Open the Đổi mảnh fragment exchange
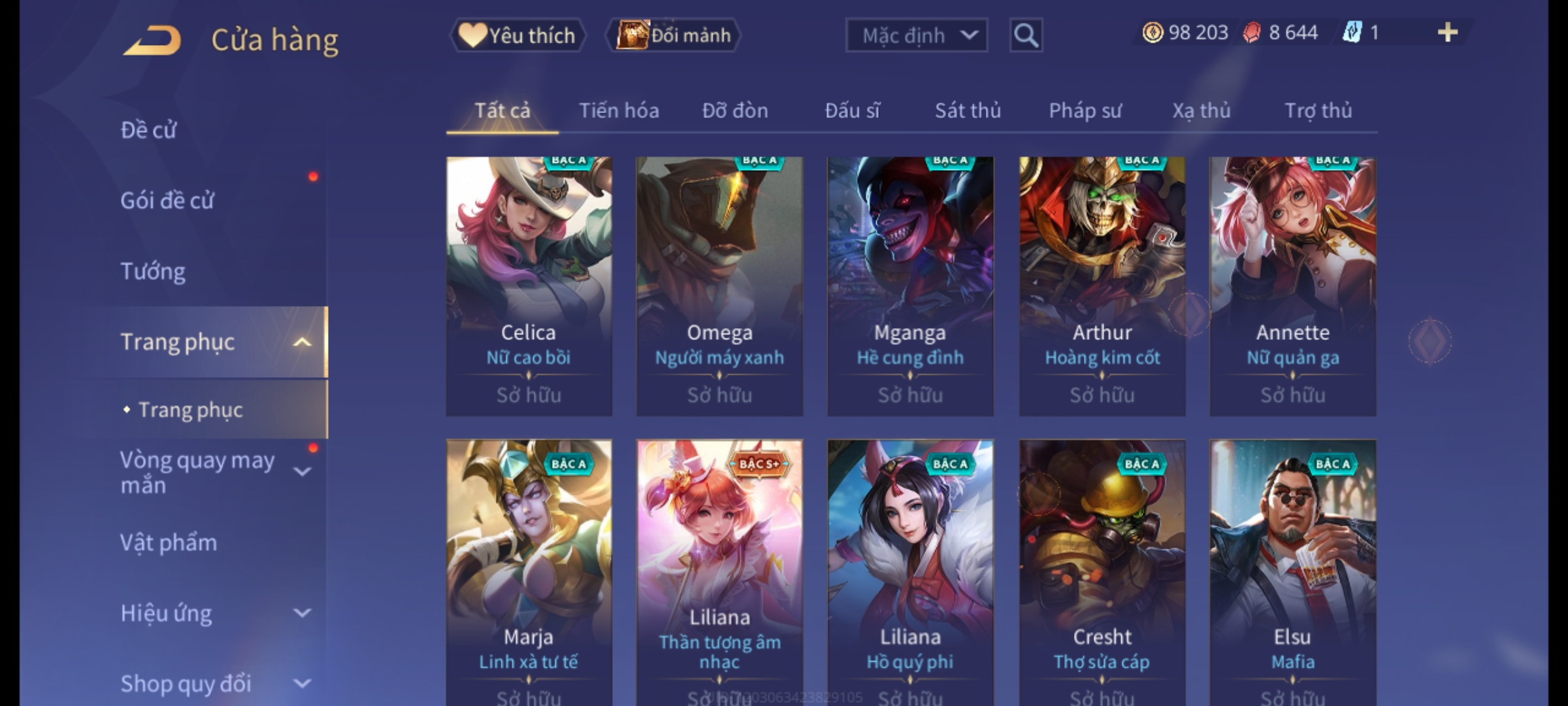The height and width of the screenshot is (706, 1568). [674, 35]
